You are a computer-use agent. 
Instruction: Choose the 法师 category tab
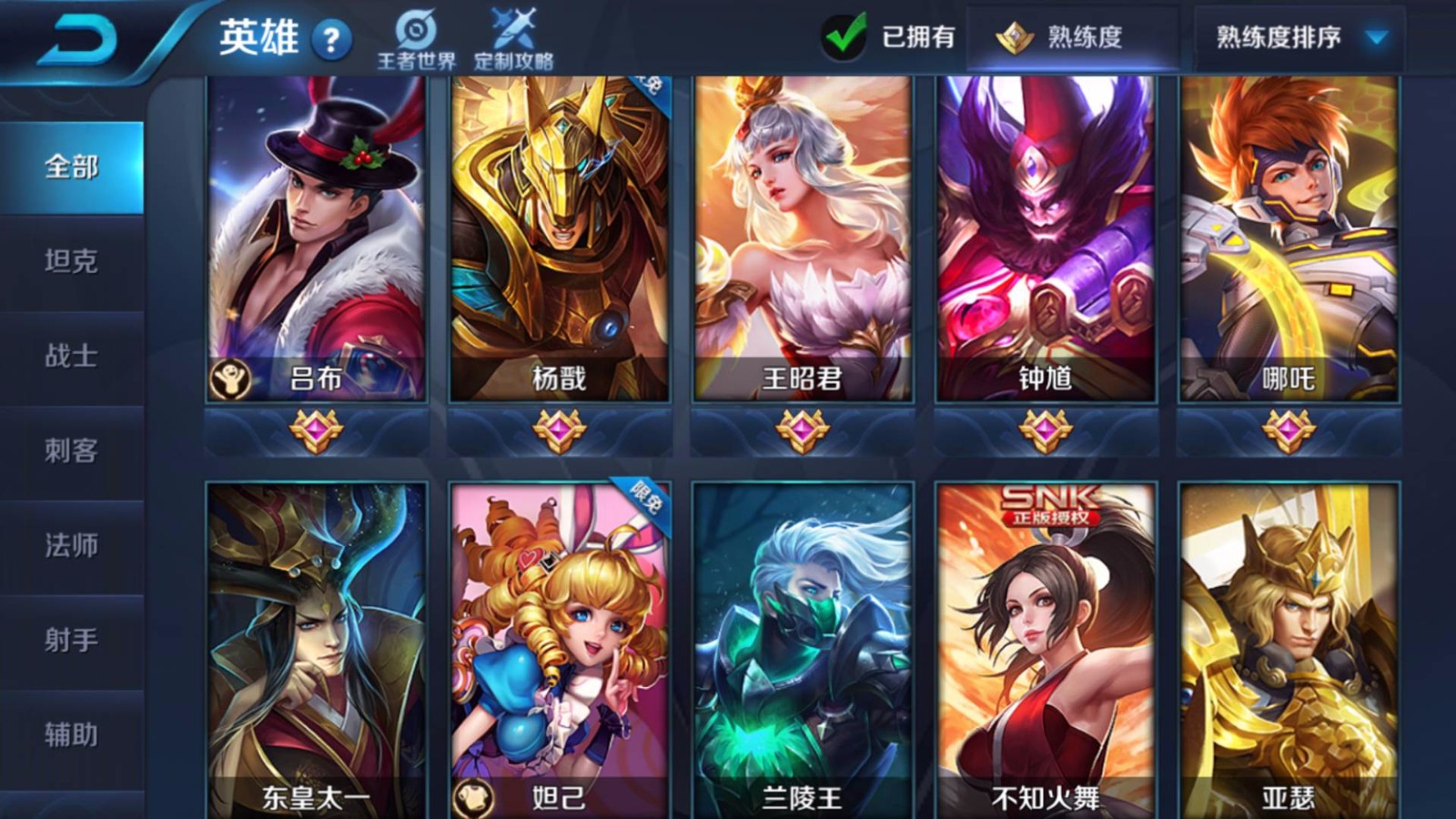coord(72,546)
